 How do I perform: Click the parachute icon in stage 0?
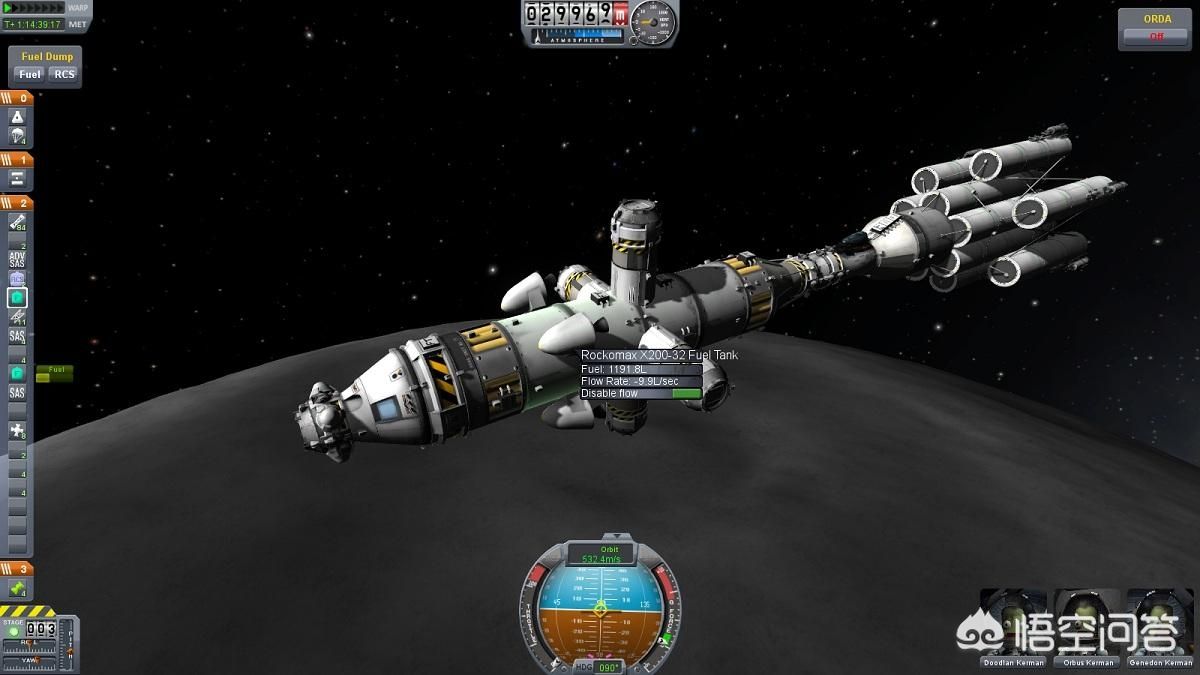(x=18, y=137)
